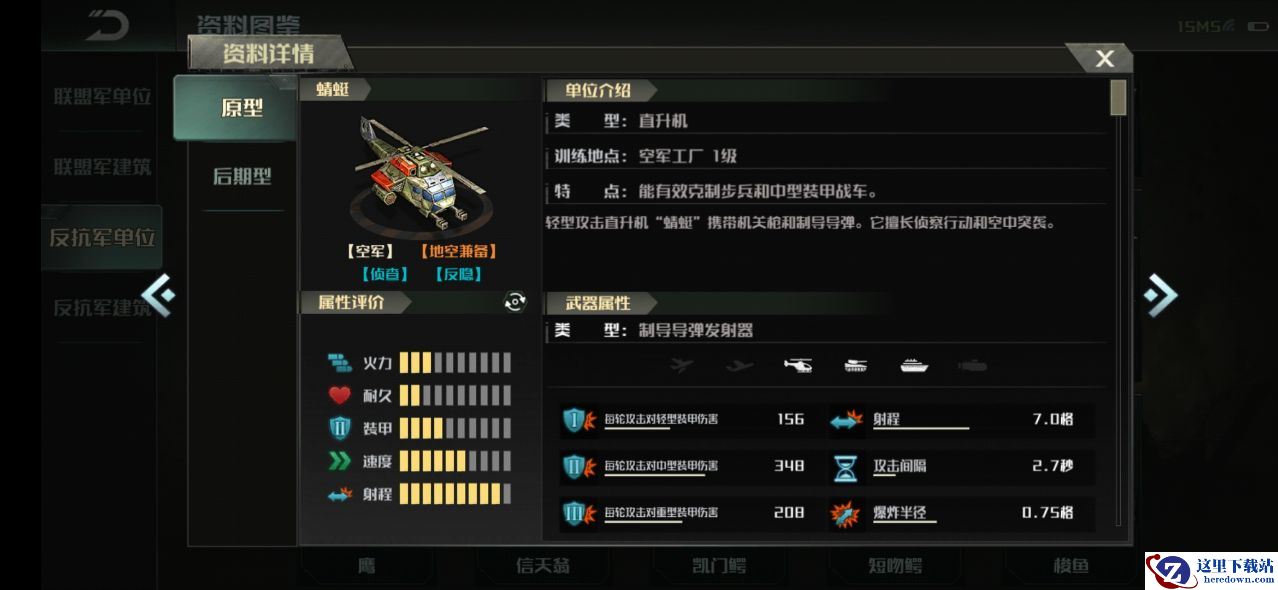Select the 信天翁 unit entry
Screen dimensions: 1278x590
coord(543,566)
